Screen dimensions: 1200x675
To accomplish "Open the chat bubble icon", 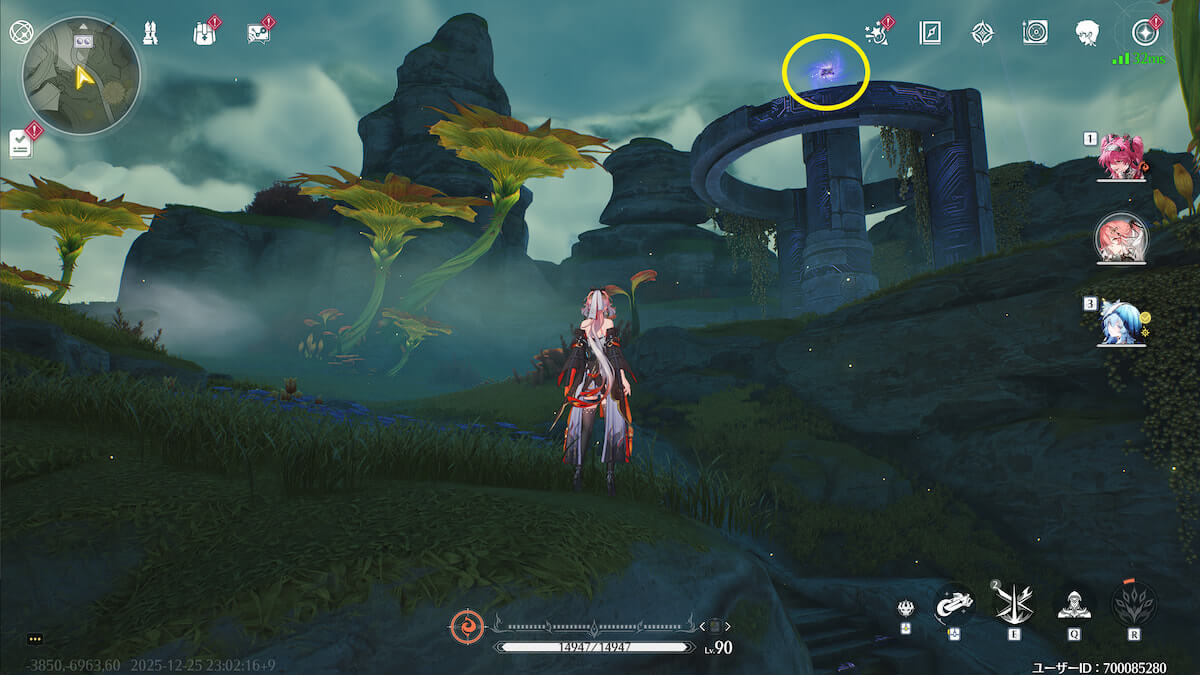I will (258, 33).
